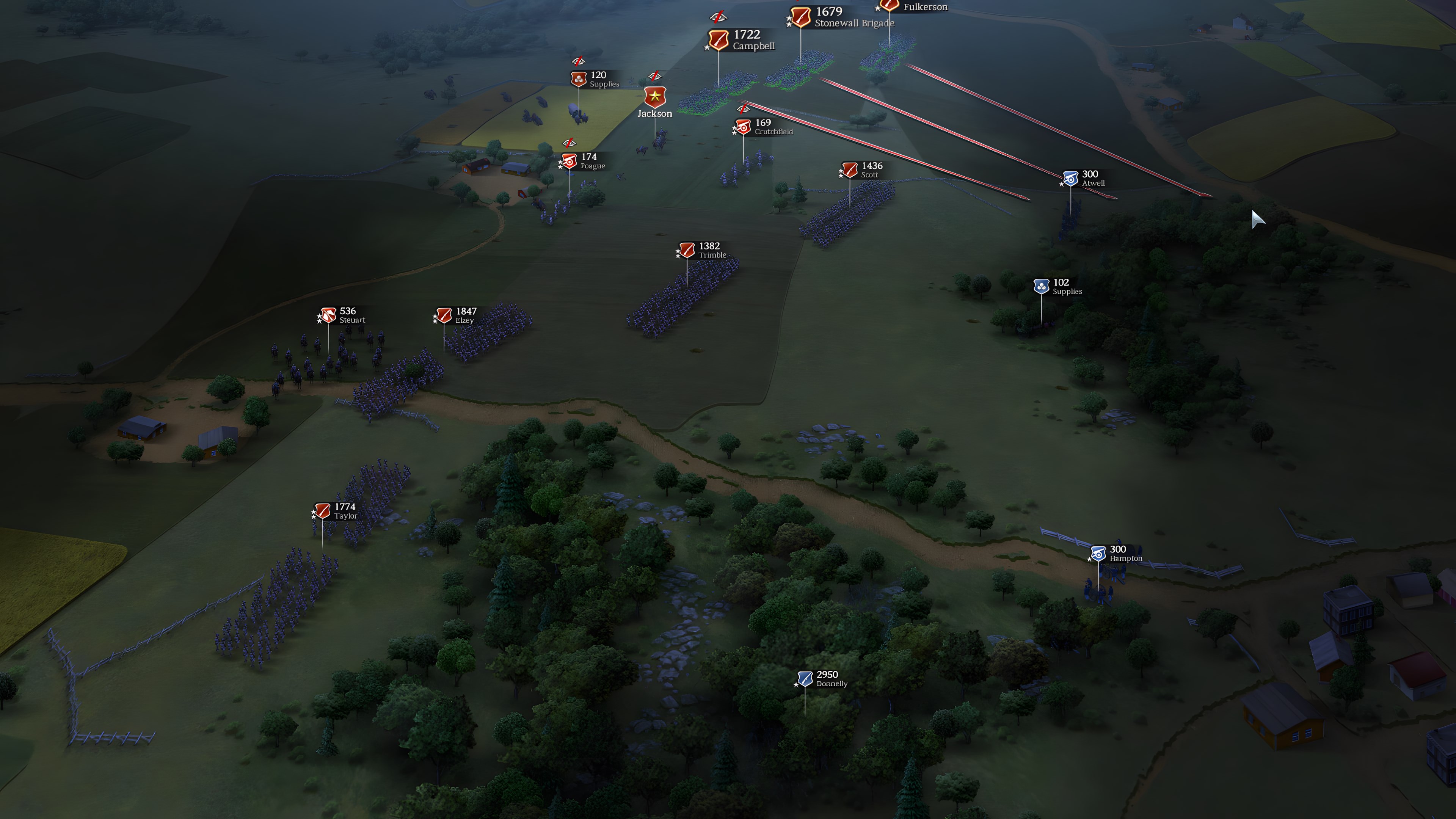Select the Taylor infantry brigade marker
Image resolution: width=1456 pixels, height=819 pixels.
click(x=322, y=511)
